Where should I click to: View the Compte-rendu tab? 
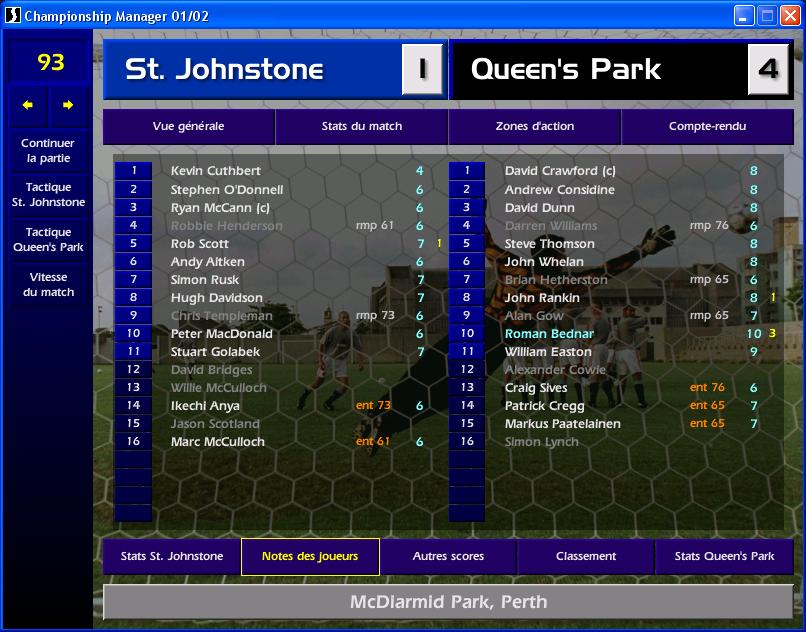pos(707,127)
